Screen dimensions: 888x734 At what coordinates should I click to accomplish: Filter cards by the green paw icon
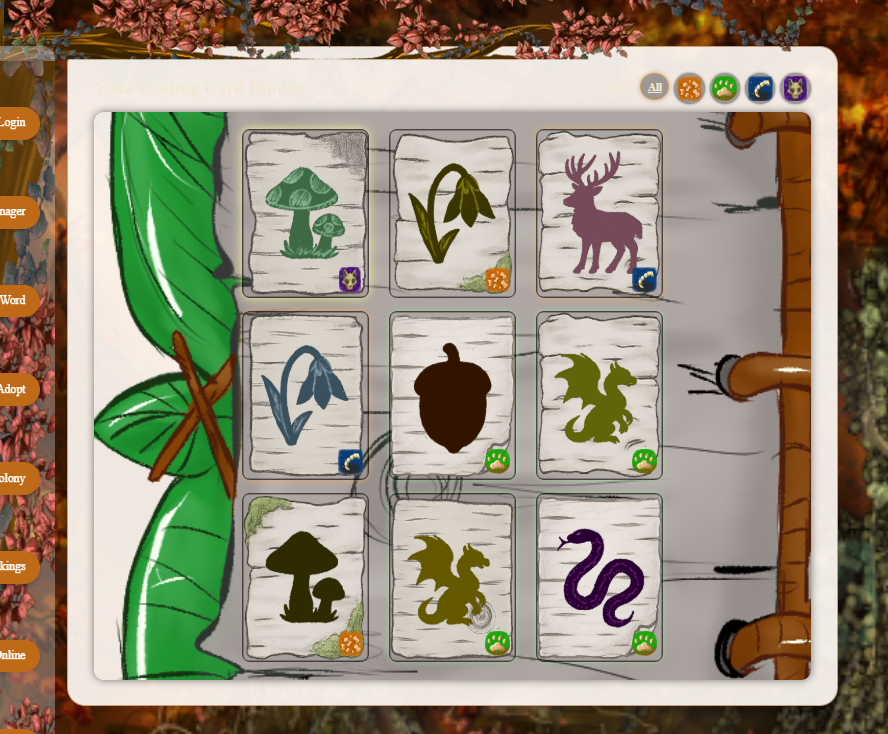coord(725,88)
